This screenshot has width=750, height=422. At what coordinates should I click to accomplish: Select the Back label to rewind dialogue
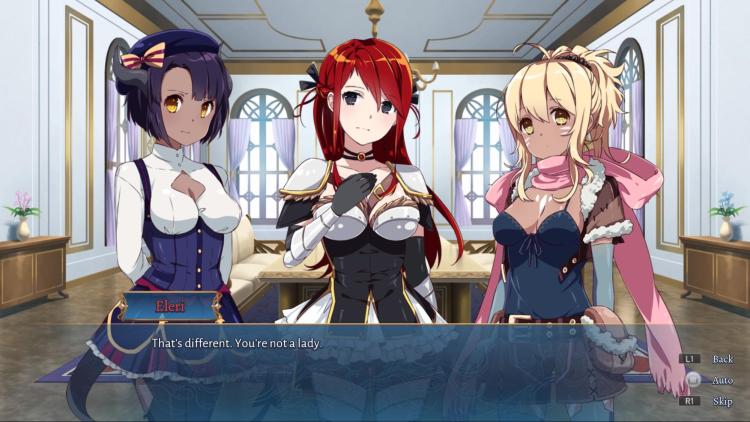[722, 359]
